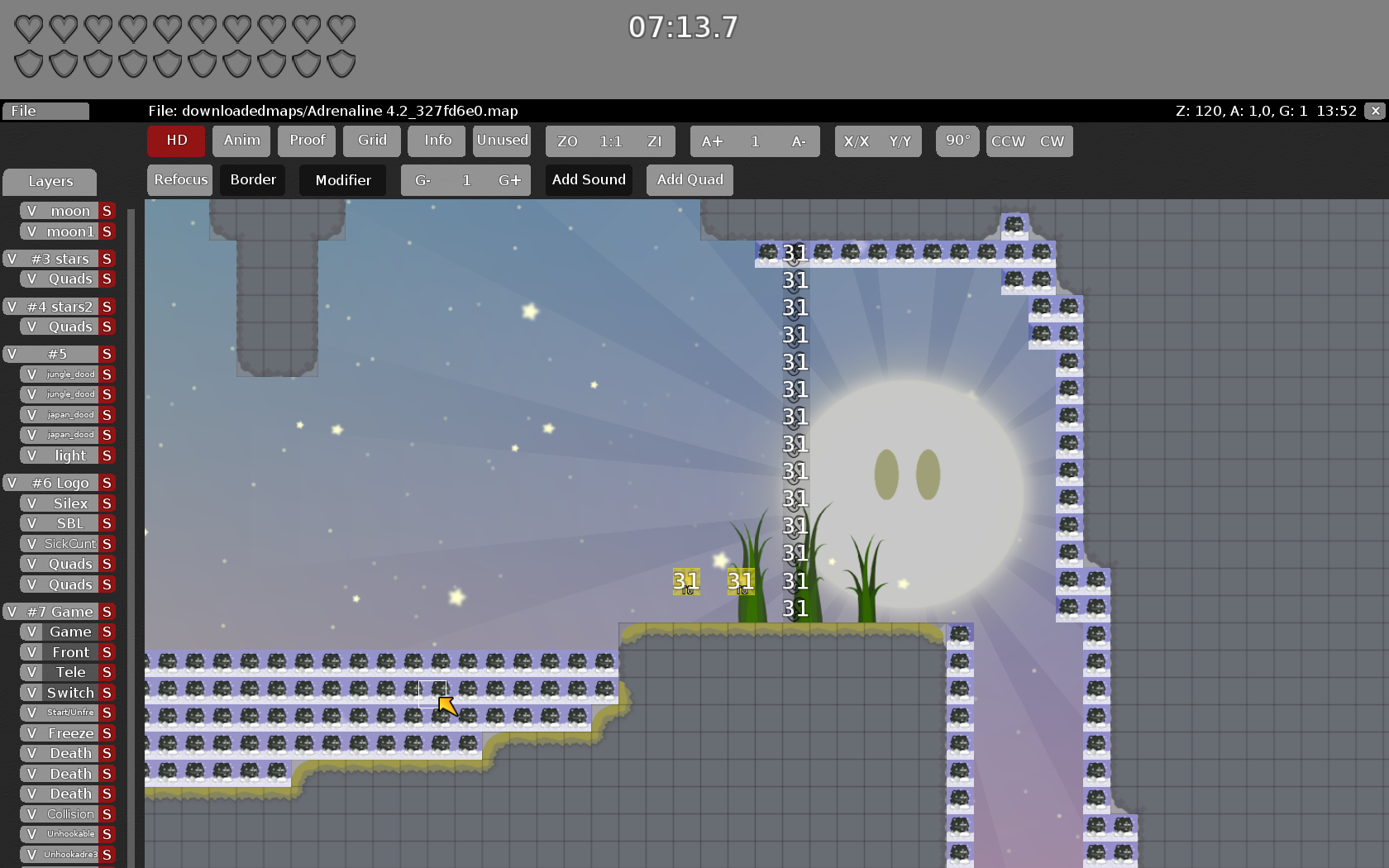Viewport: 1389px width, 868px height.
Task: Refocus the editor view
Action: coord(180,180)
